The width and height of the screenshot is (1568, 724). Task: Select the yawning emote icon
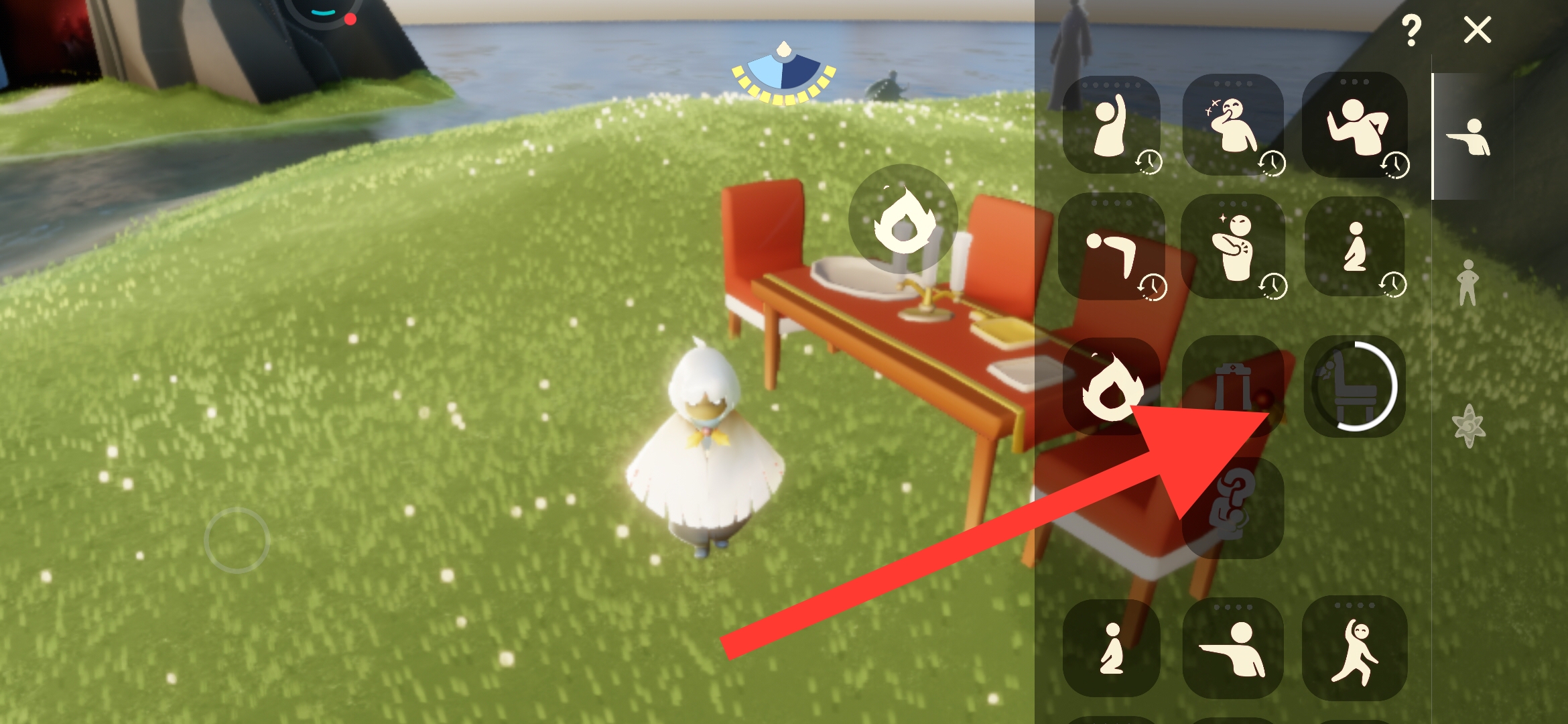[x=1233, y=125]
